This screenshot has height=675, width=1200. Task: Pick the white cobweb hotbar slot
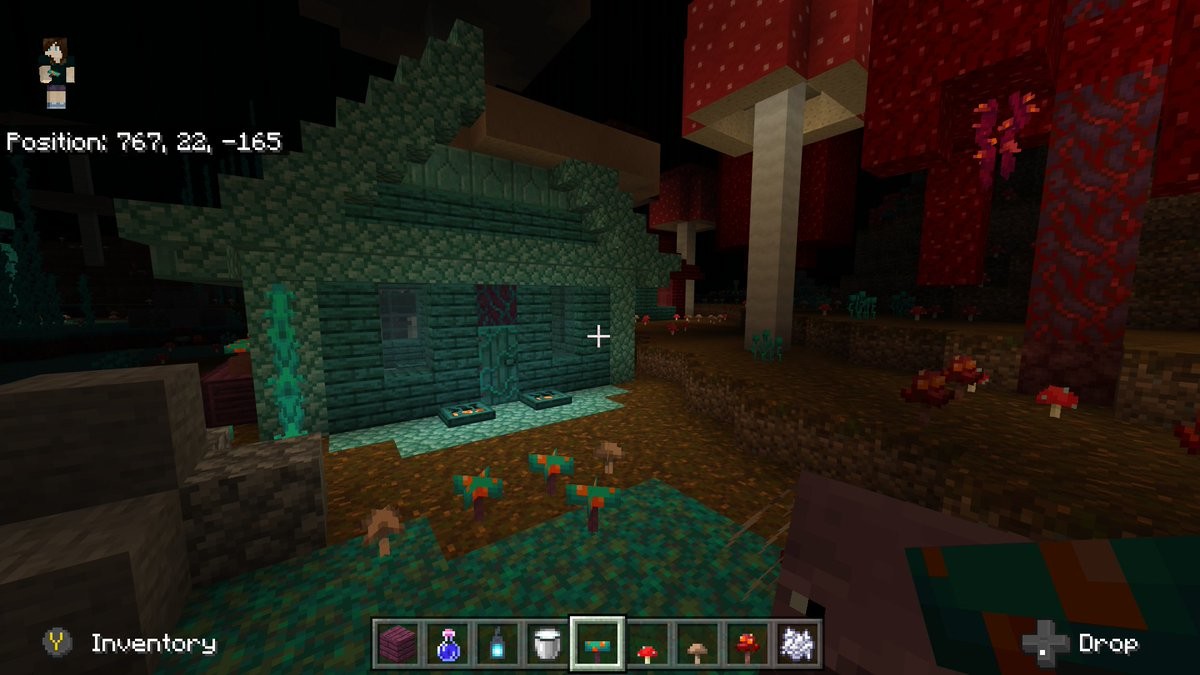tap(797, 643)
